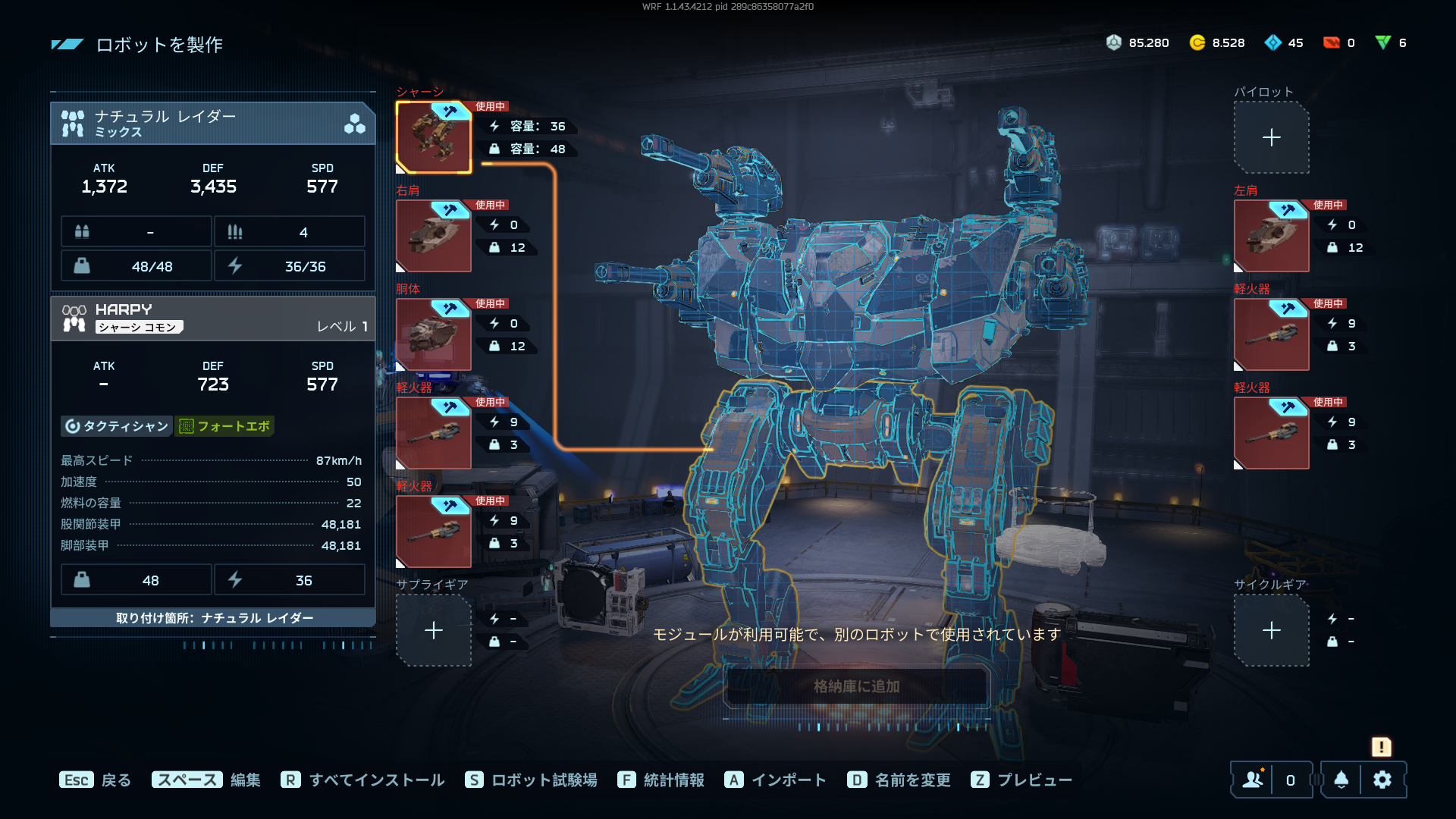Screen dimensions: 1456x819
Task: Select the chassis (シャーシ) slot
Action: coord(434,137)
